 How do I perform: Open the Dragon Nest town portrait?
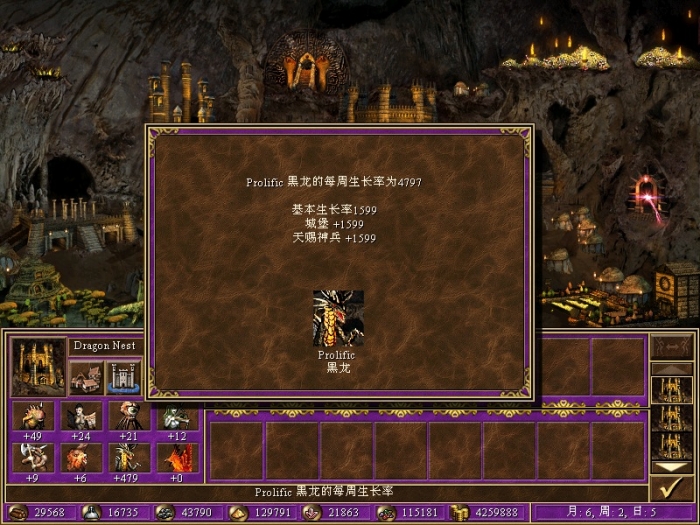click(38, 366)
